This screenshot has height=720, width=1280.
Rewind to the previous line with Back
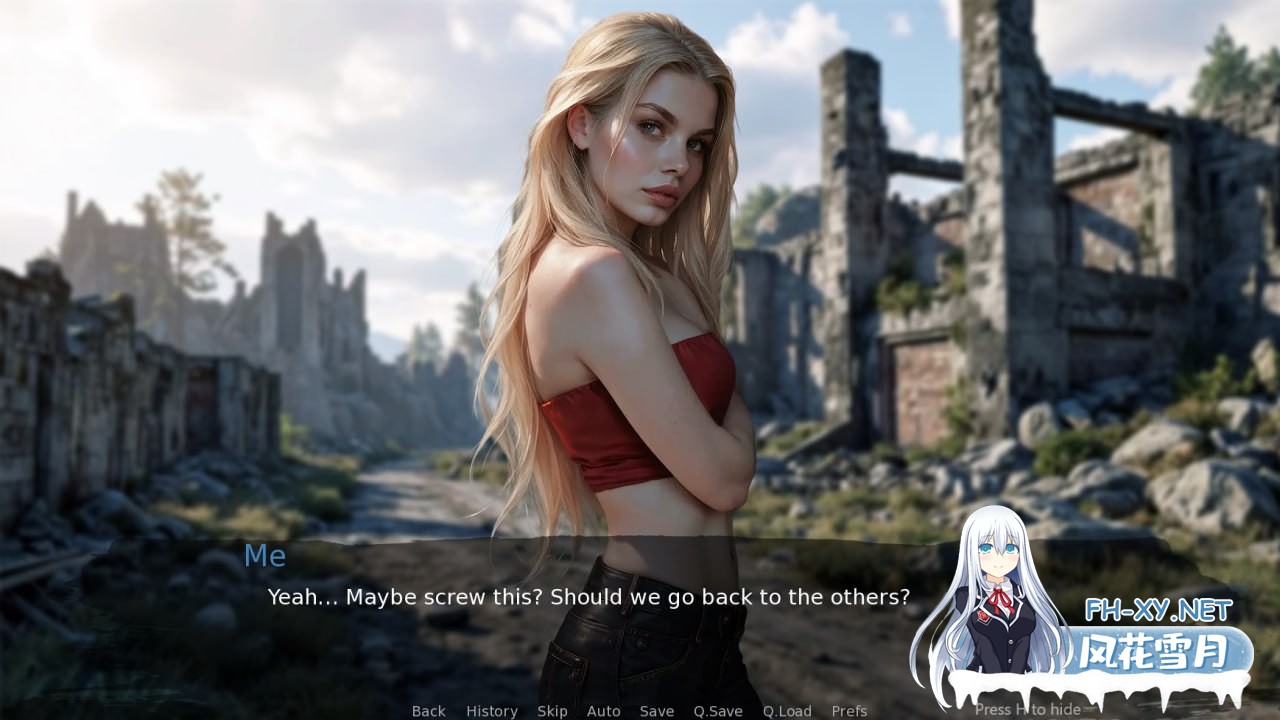(x=428, y=711)
